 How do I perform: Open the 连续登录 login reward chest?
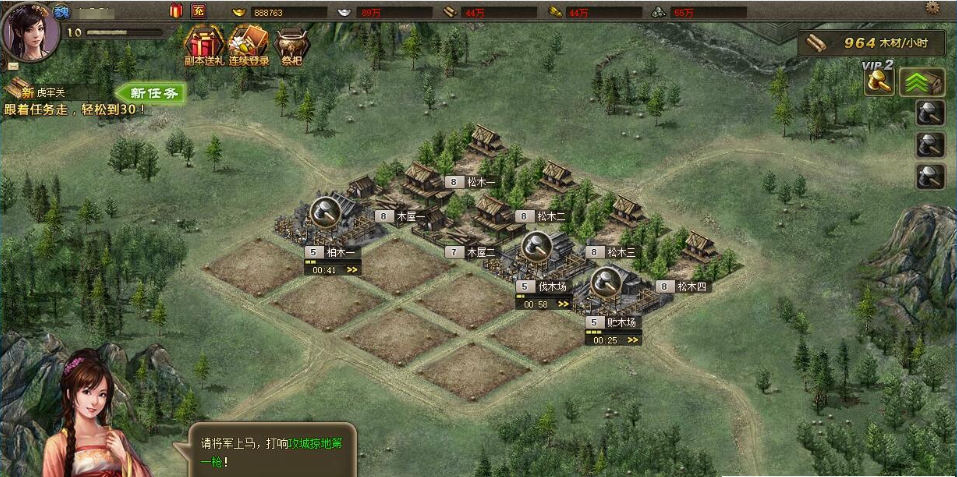pyautogui.click(x=247, y=46)
